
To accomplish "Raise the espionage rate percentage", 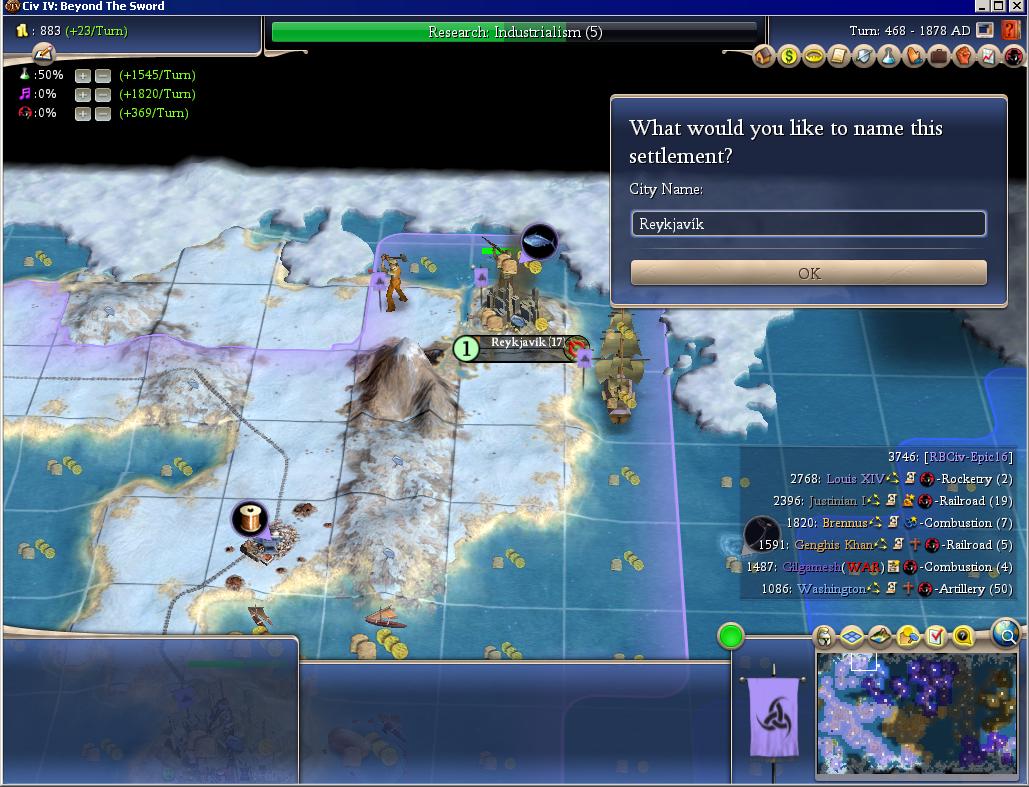I will pyautogui.click(x=83, y=113).
